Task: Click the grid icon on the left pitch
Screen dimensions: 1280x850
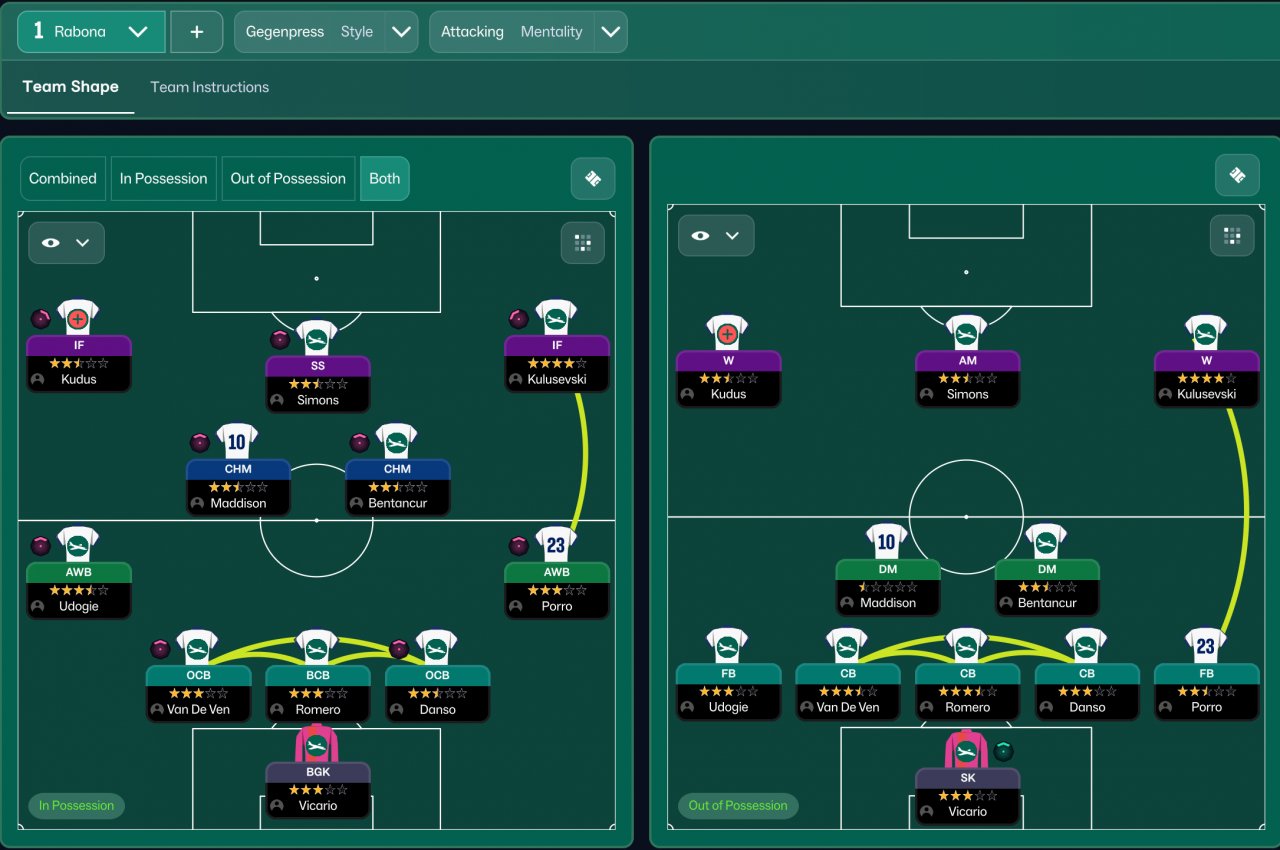Action: (582, 243)
